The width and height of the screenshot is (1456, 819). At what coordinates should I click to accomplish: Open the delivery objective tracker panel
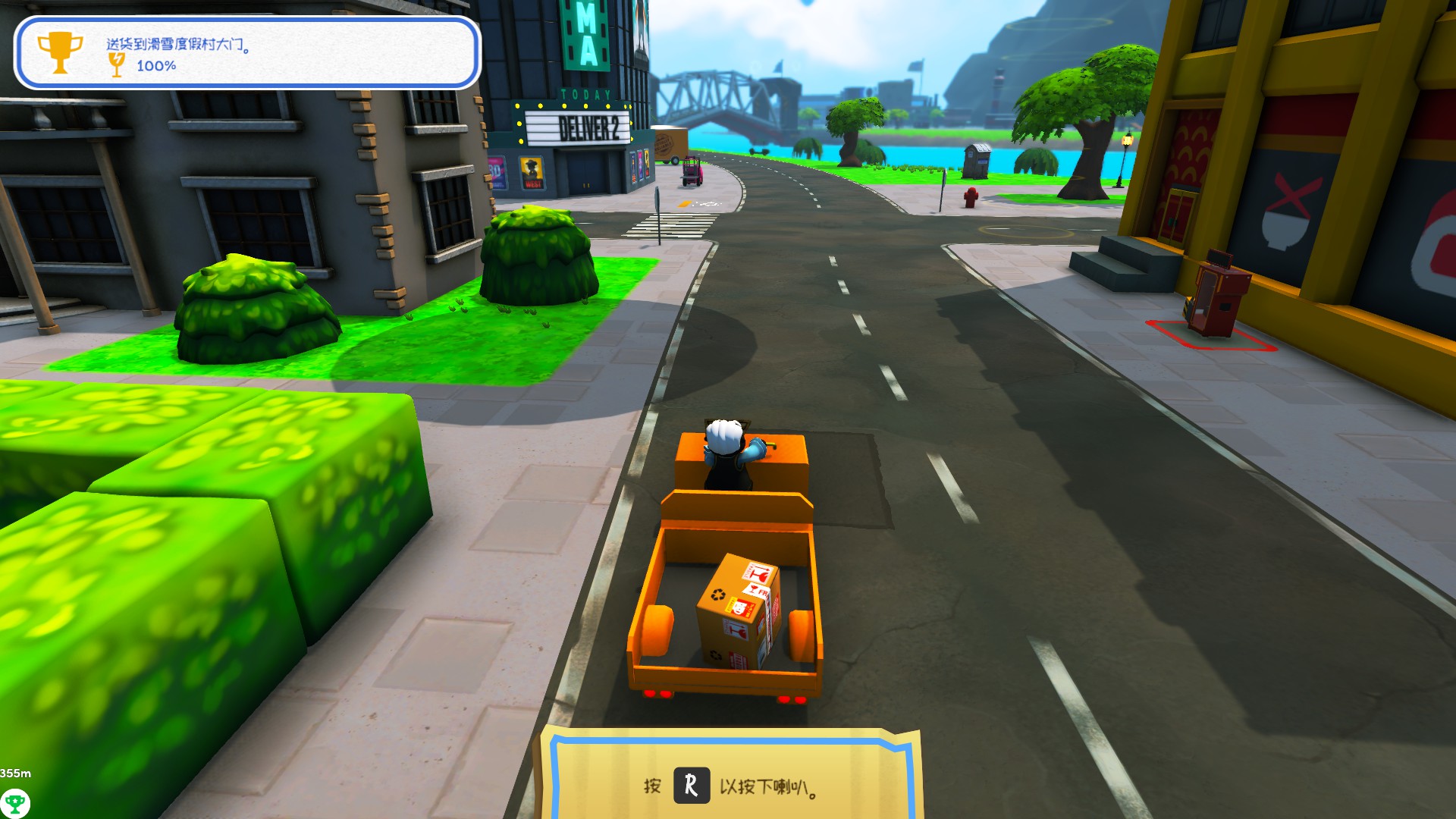tap(247, 53)
